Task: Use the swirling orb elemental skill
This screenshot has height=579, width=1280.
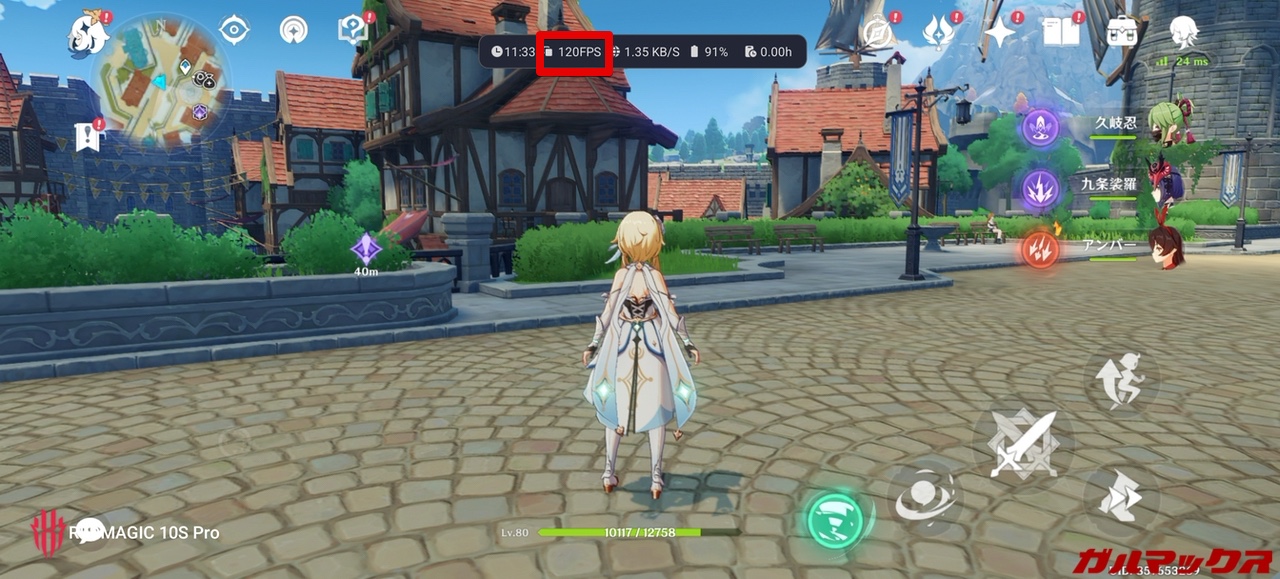Action: pyautogui.click(x=923, y=495)
